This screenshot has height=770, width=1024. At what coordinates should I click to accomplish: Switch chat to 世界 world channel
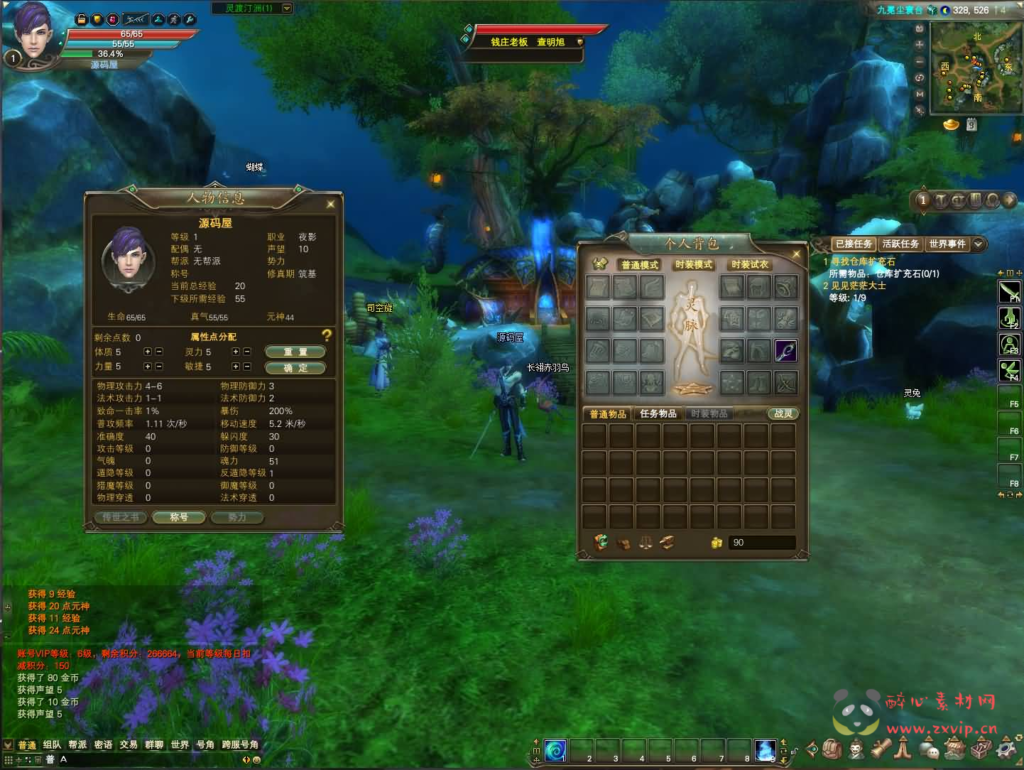[x=180, y=745]
